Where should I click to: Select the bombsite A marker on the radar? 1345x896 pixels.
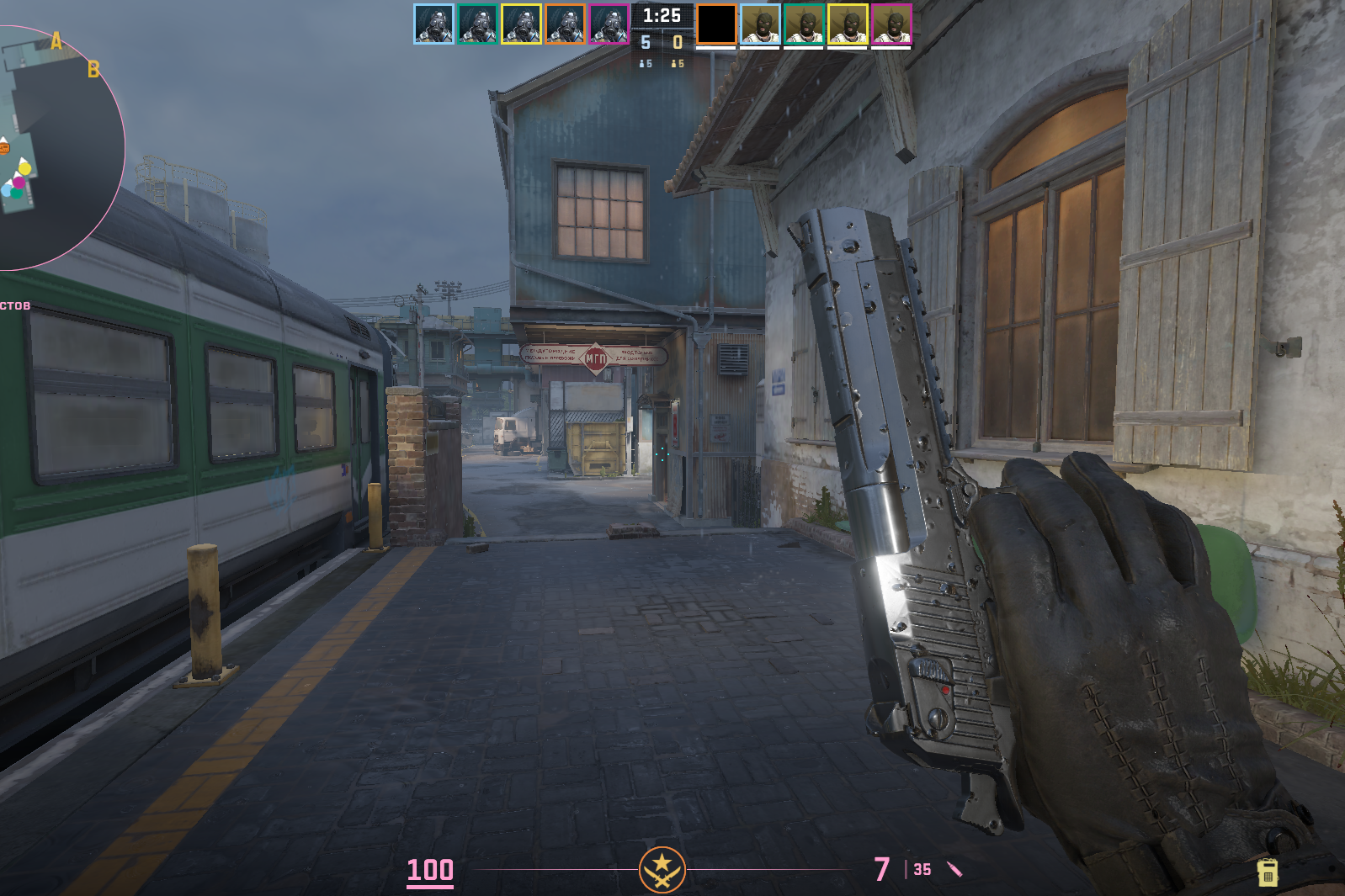coord(56,41)
